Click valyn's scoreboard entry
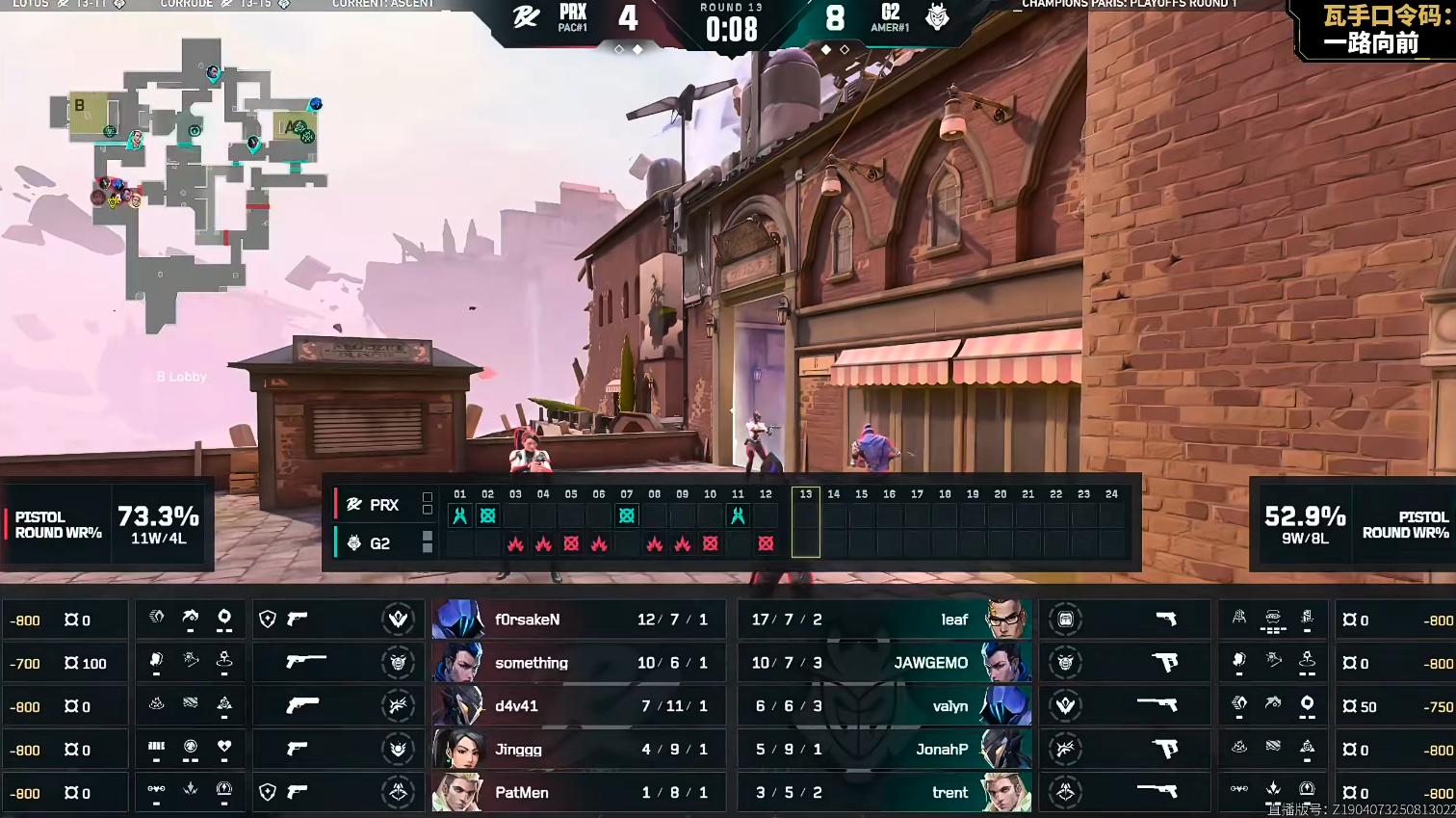 point(884,706)
